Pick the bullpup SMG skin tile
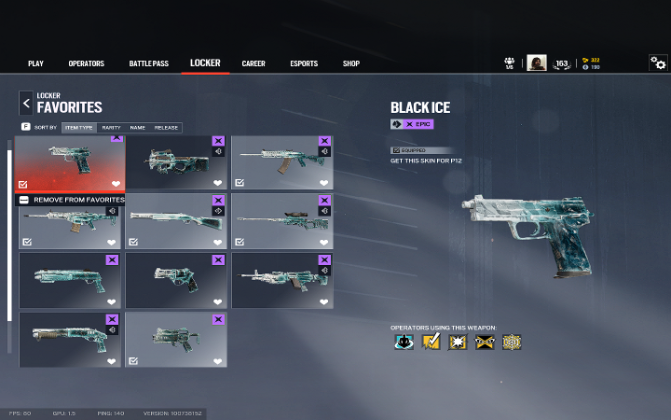Image resolution: width=671 pixels, height=420 pixels. click(x=176, y=163)
